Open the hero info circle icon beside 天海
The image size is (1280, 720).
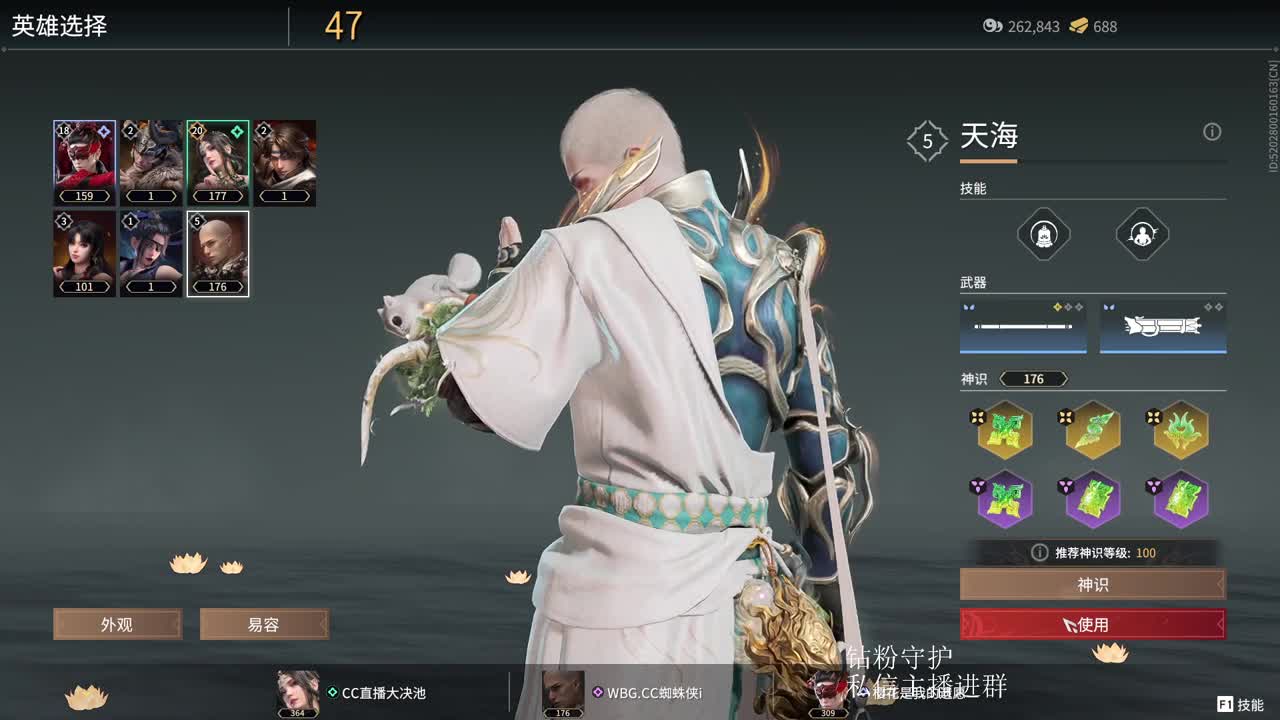tap(1212, 131)
